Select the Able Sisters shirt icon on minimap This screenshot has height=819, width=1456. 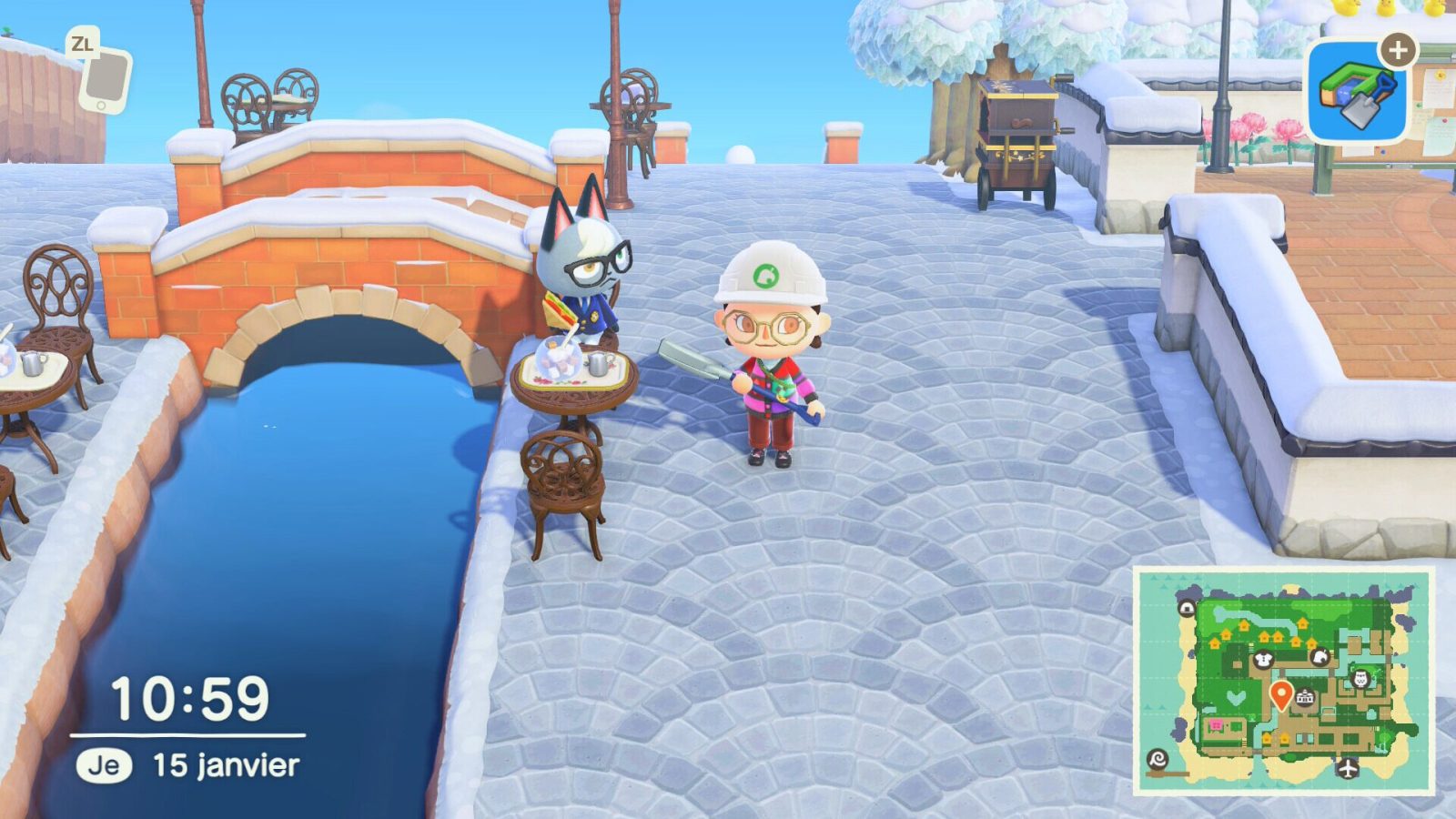(1262, 659)
